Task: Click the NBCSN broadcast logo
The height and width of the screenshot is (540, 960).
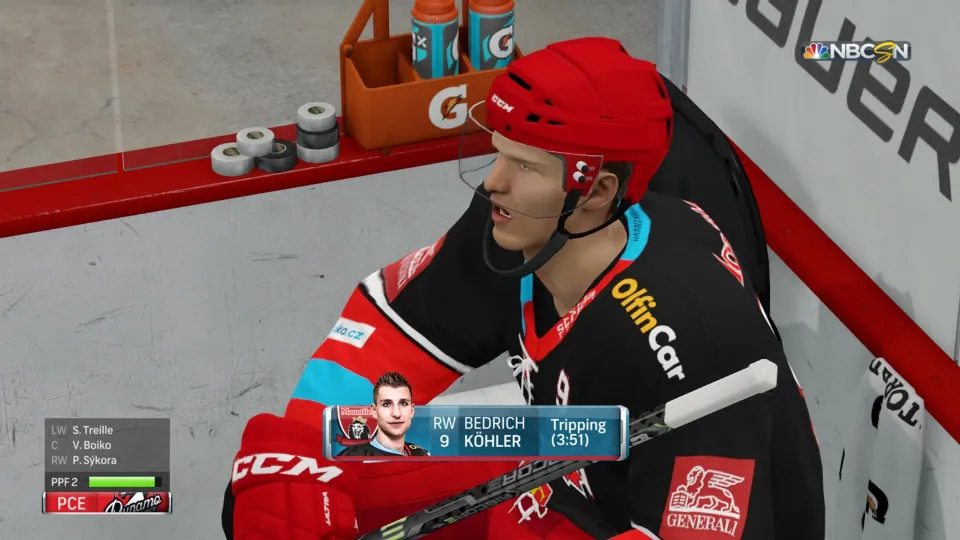Action: [x=857, y=51]
